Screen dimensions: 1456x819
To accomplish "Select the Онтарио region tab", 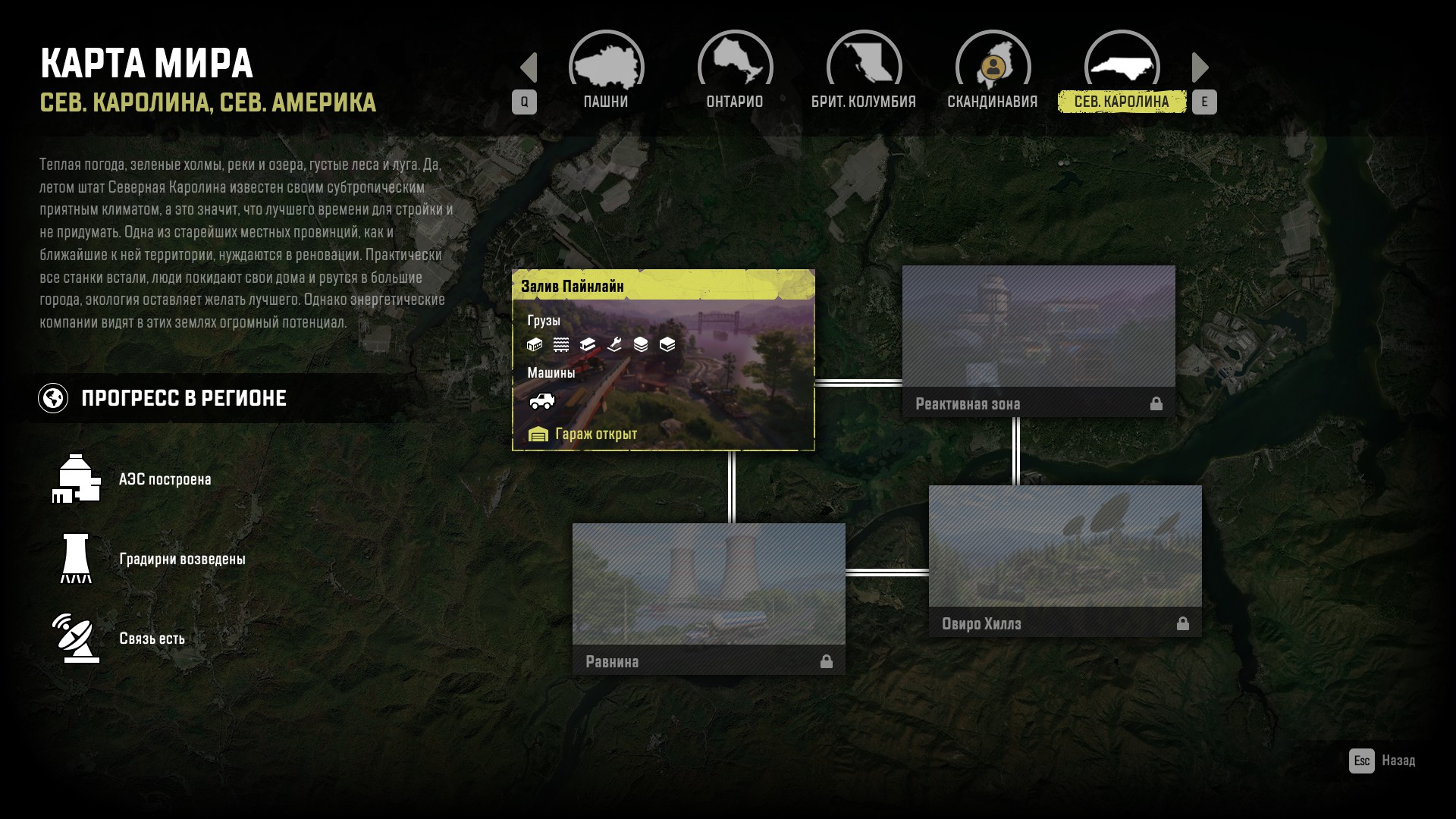I will point(735,74).
